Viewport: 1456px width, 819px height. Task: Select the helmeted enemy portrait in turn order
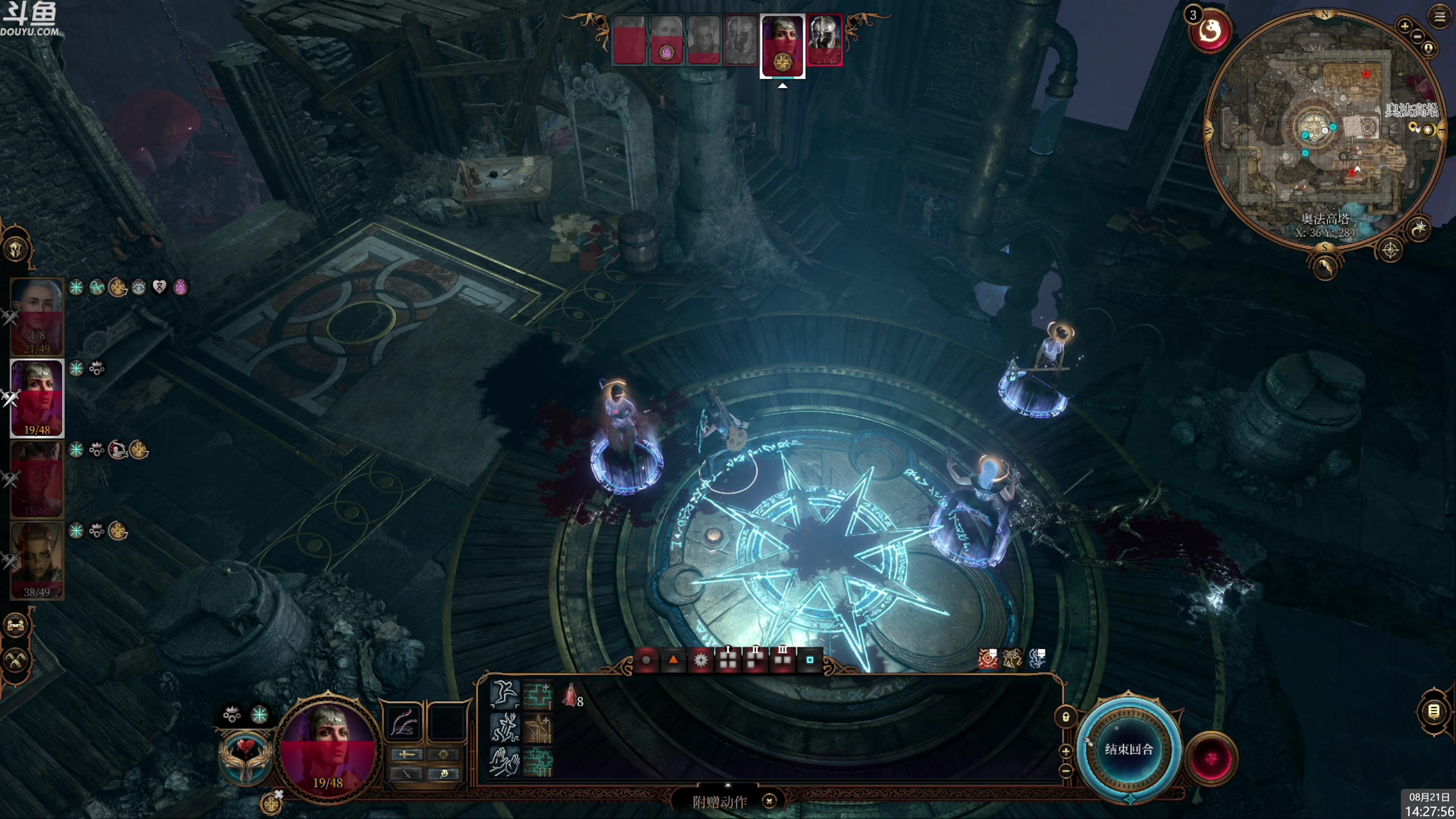tap(825, 40)
